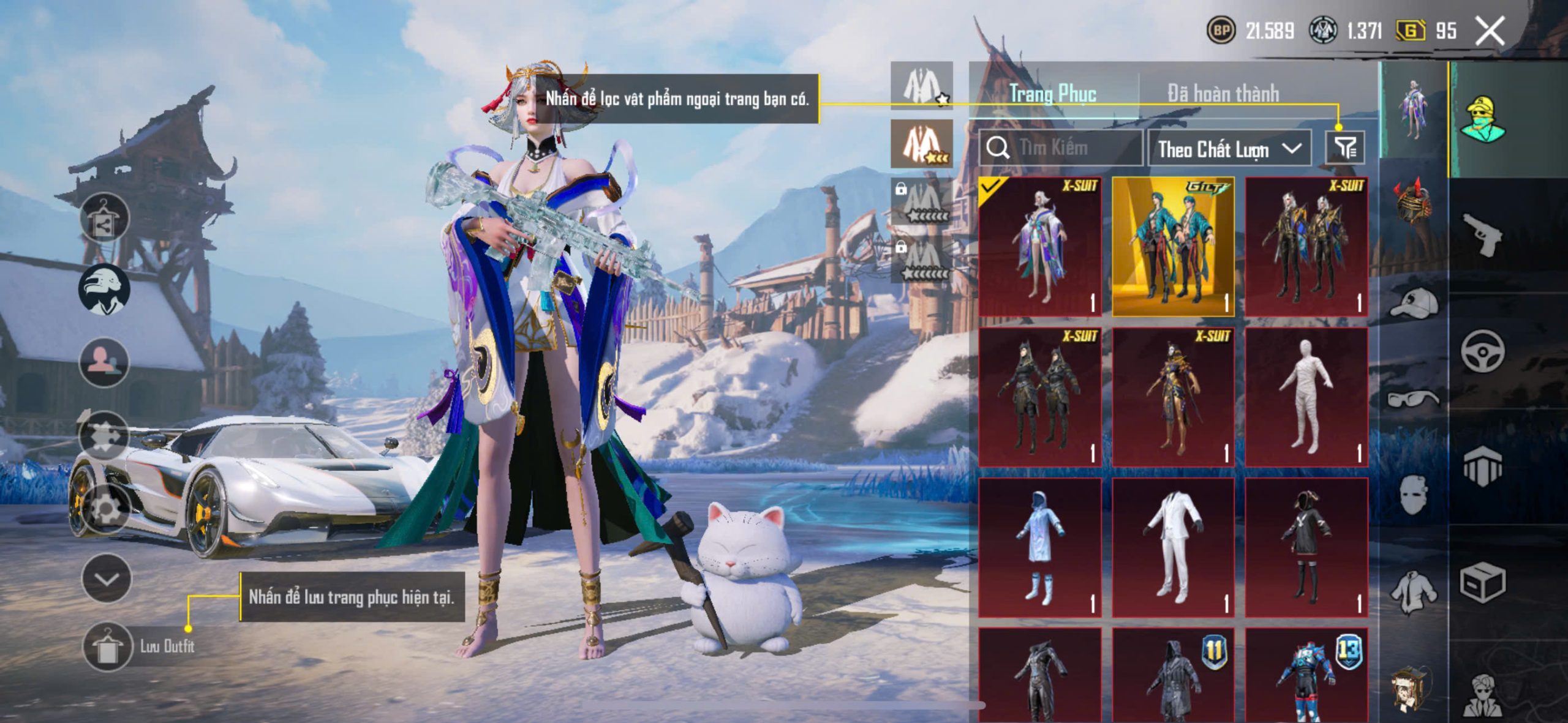Click the share outfit icon

tap(104, 219)
